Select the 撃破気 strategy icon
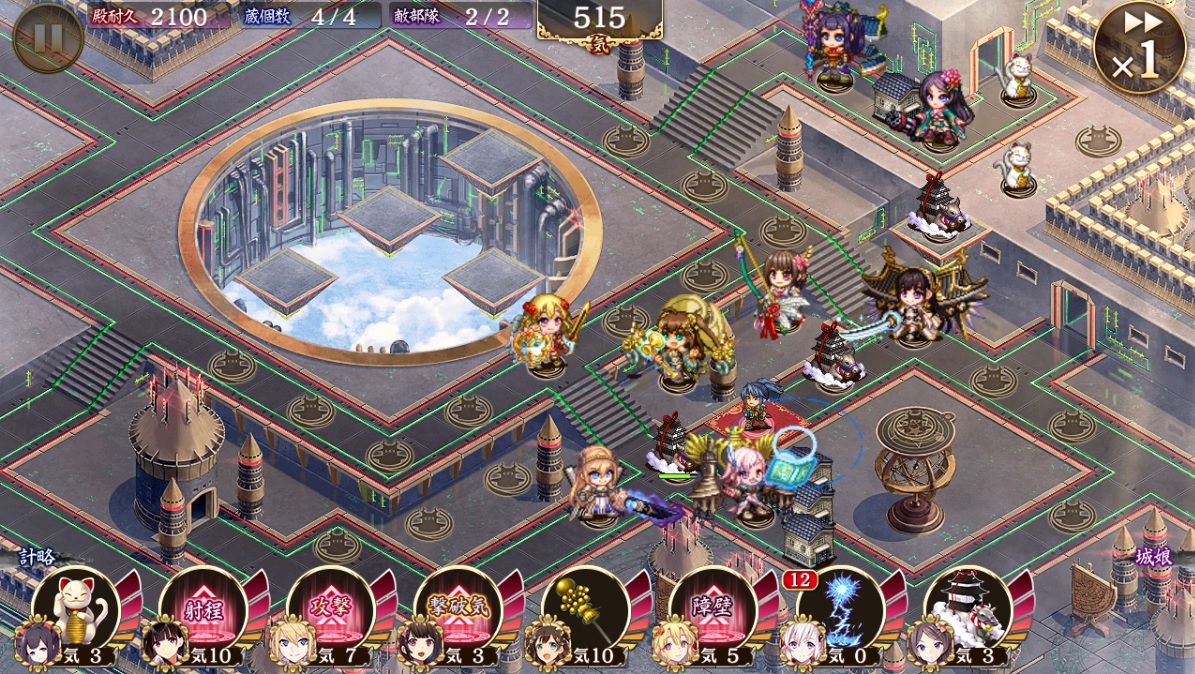The width and height of the screenshot is (1195, 674). (458, 609)
